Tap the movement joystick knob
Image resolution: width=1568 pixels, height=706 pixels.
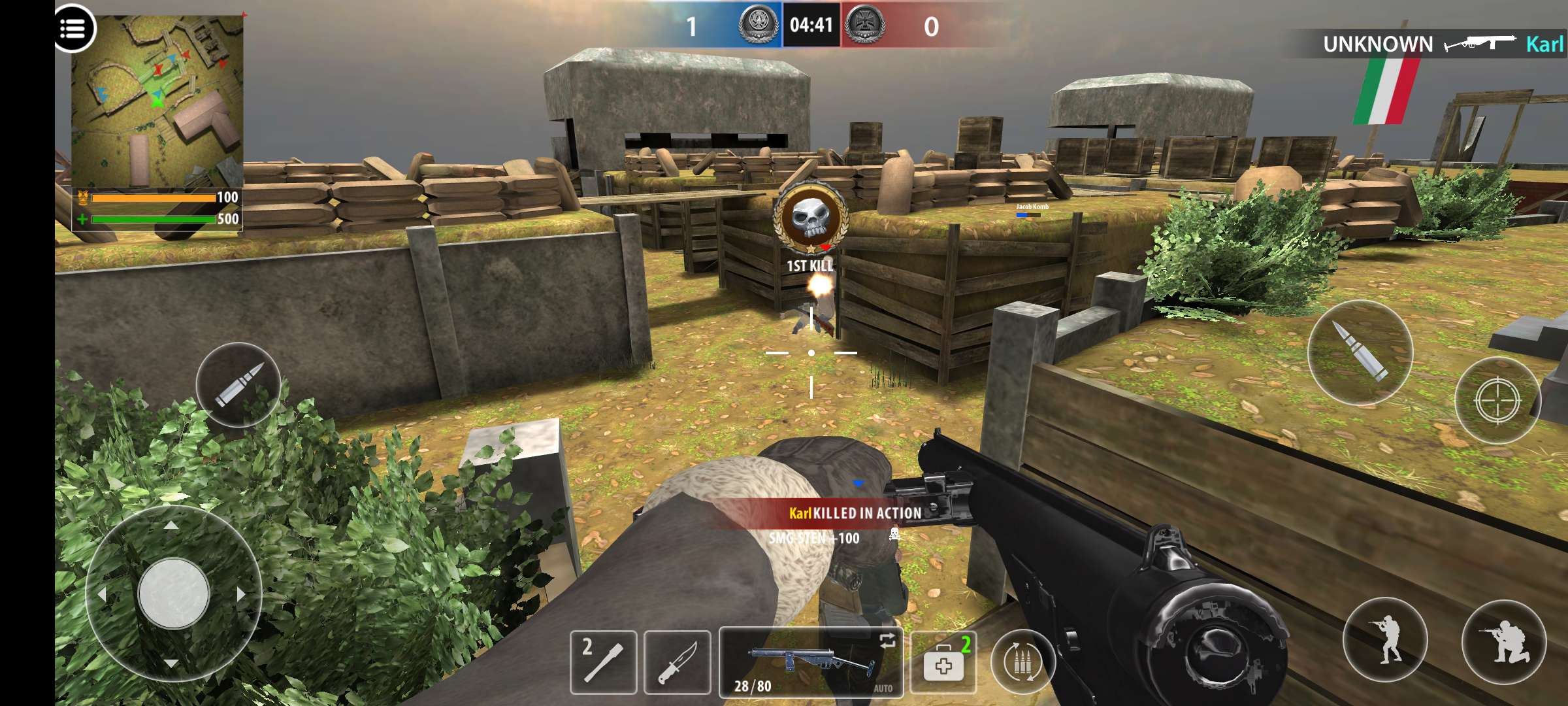[x=174, y=594]
